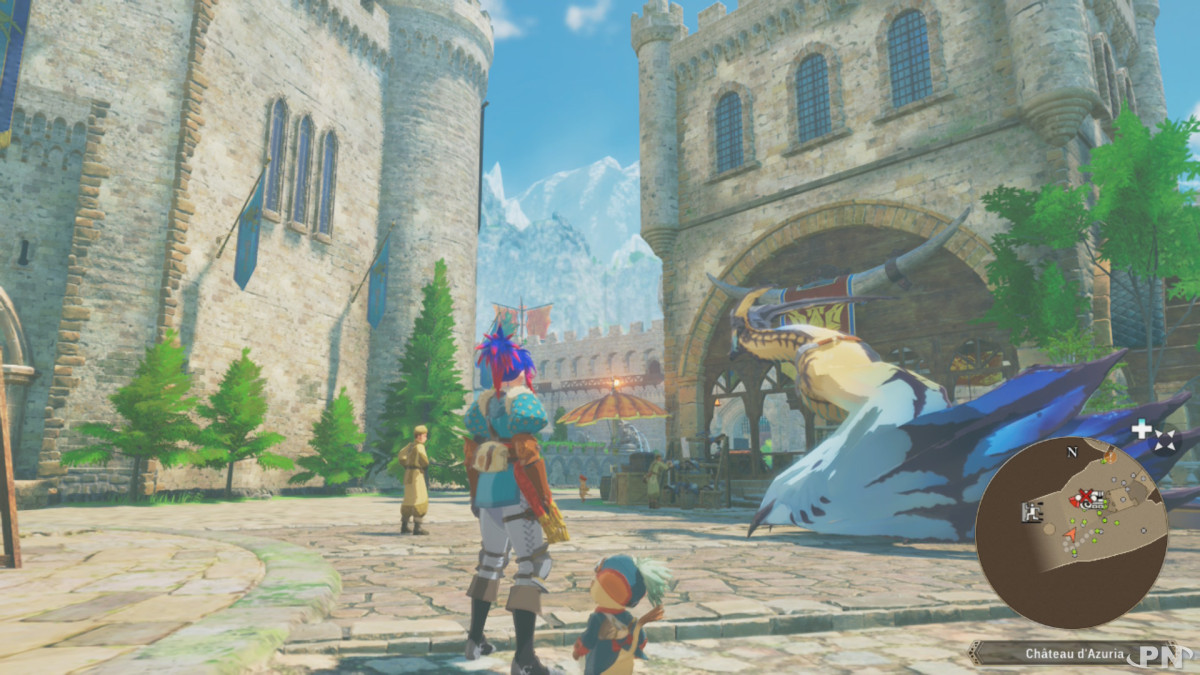Open the circular minimap
Screen dimensions: 1200x675
click(1071, 534)
